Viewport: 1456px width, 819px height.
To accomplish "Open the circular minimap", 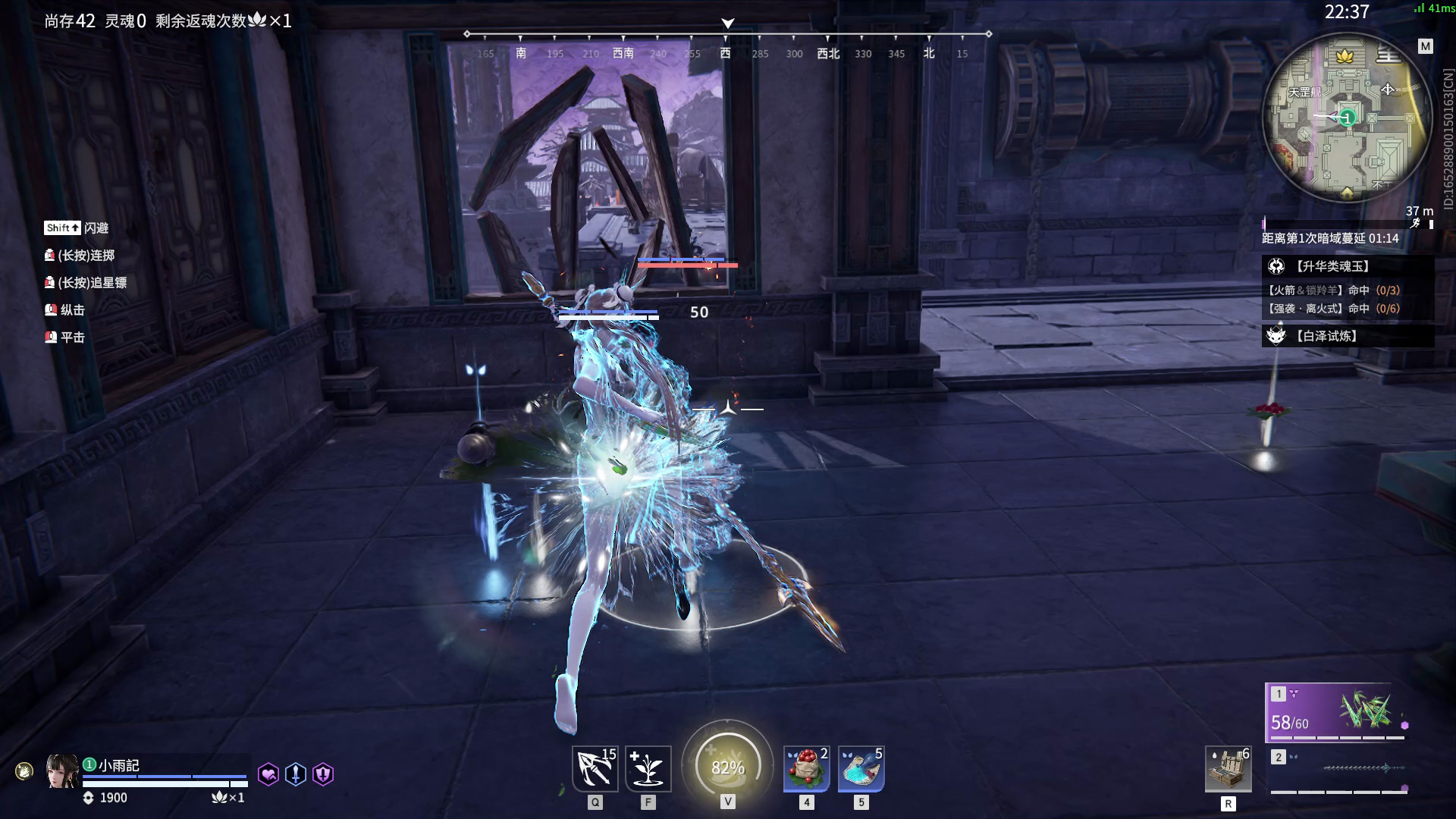I will point(1341,118).
